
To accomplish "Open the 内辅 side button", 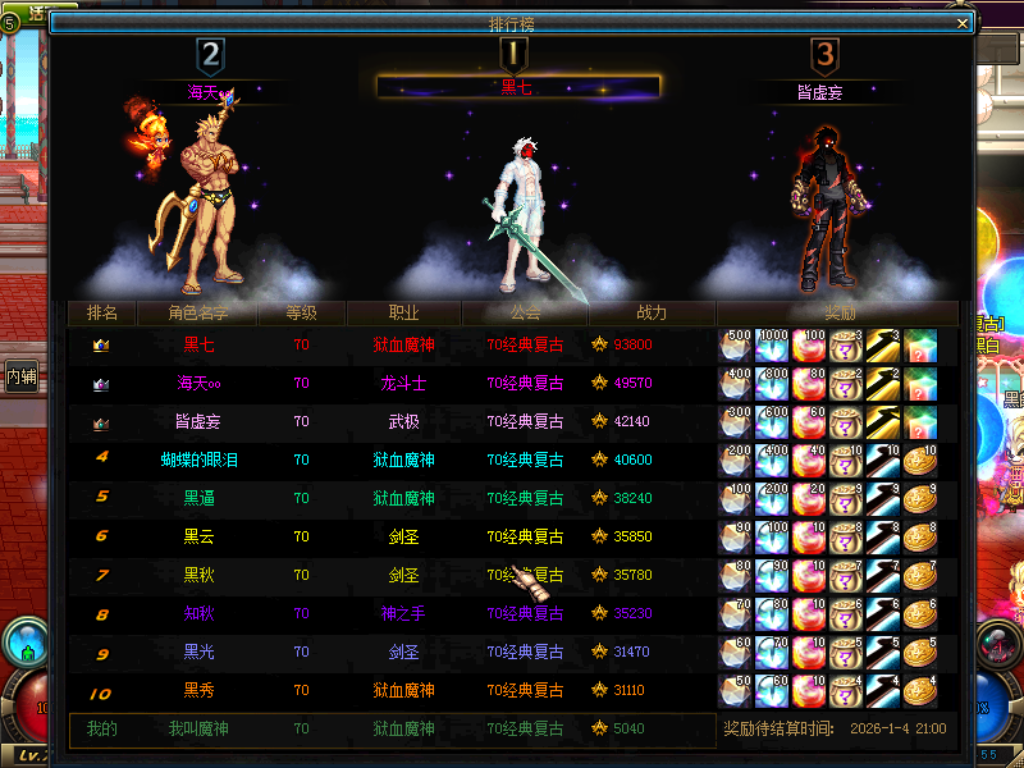I will click(x=21, y=376).
